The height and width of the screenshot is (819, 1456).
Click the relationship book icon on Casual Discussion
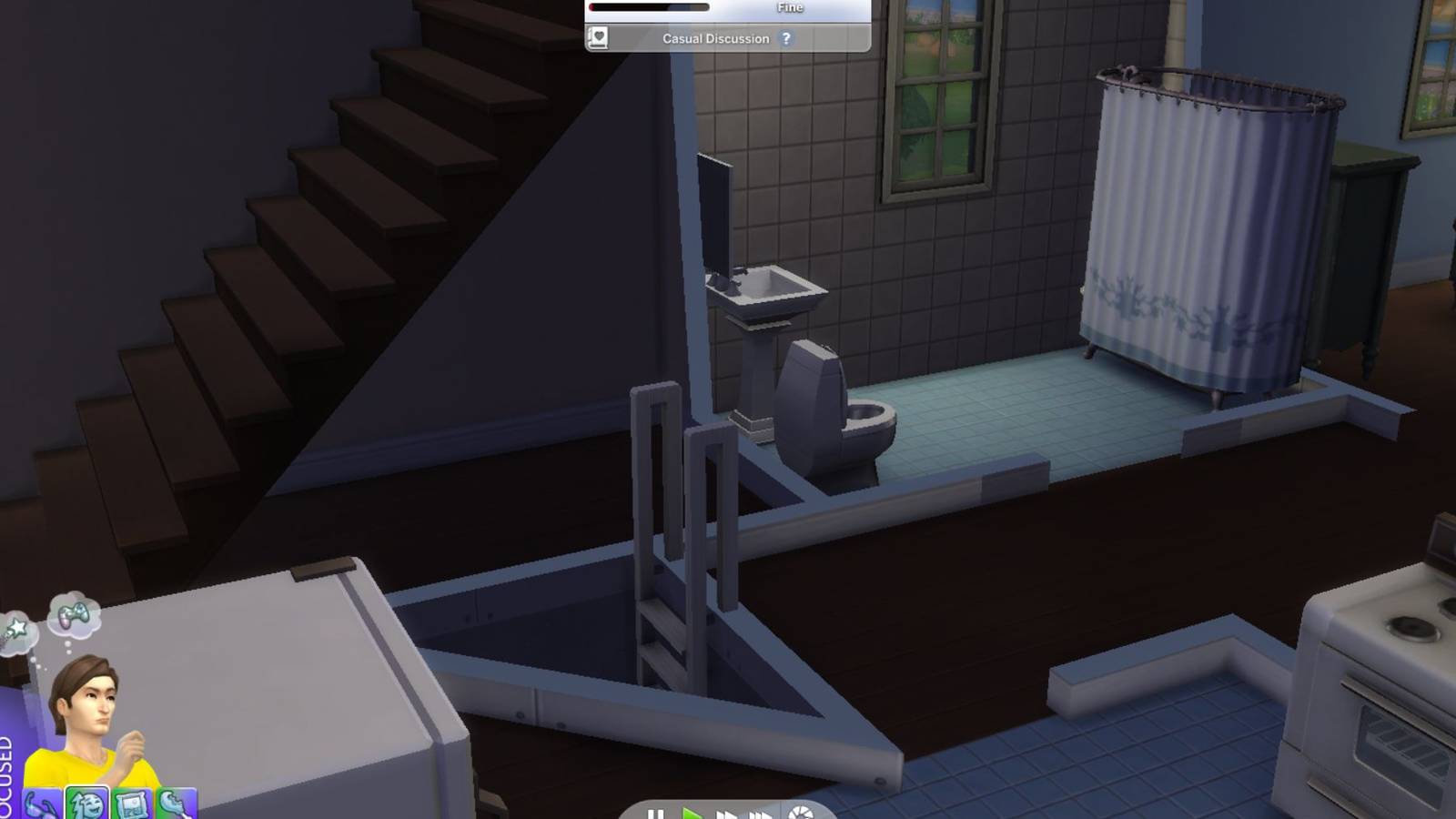(599, 38)
